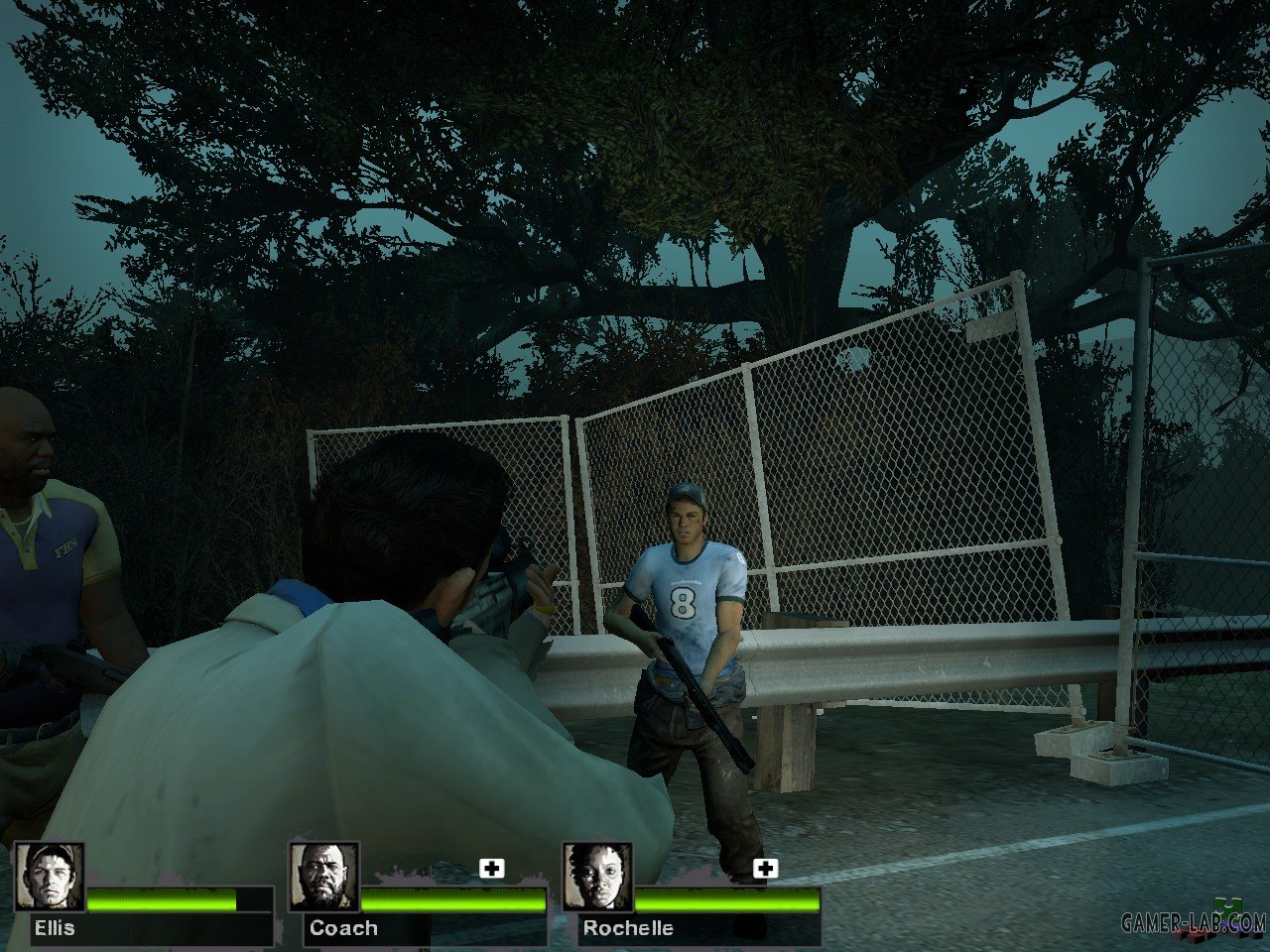This screenshot has height=952, width=1270.
Task: Click Coach's portrait in the team panel
Action: [x=323, y=877]
